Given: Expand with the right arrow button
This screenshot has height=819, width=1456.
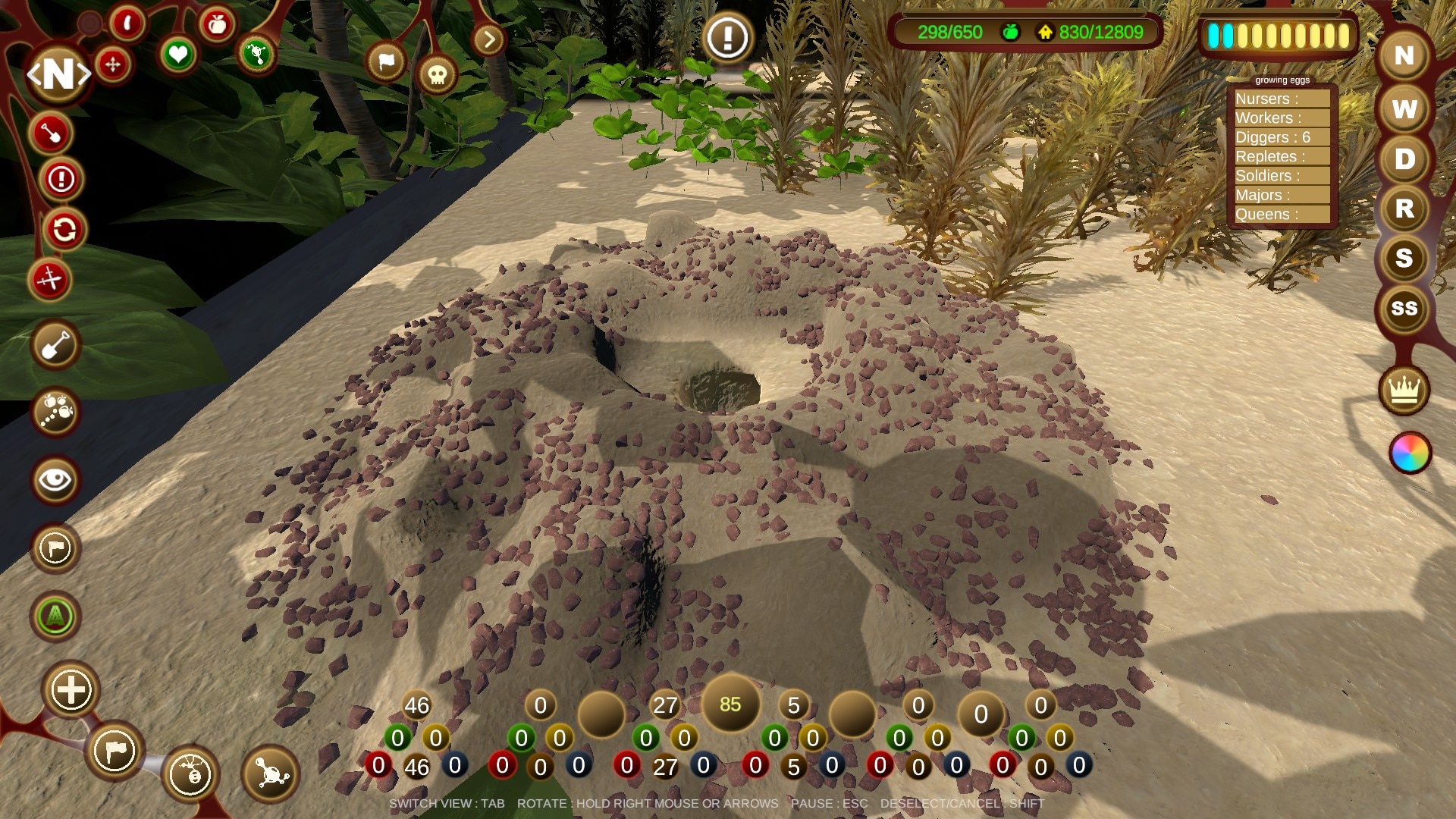Looking at the screenshot, I should (489, 39).
